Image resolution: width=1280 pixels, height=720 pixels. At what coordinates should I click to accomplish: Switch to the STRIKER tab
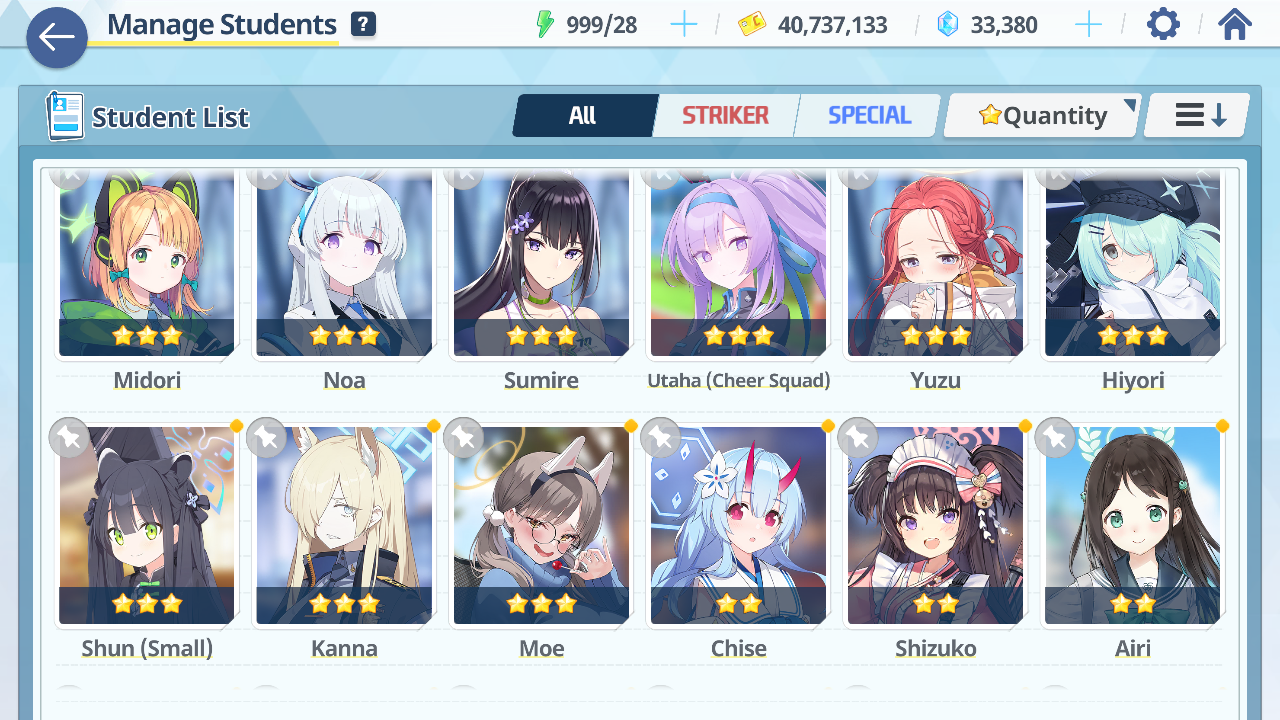coord(725,116)
